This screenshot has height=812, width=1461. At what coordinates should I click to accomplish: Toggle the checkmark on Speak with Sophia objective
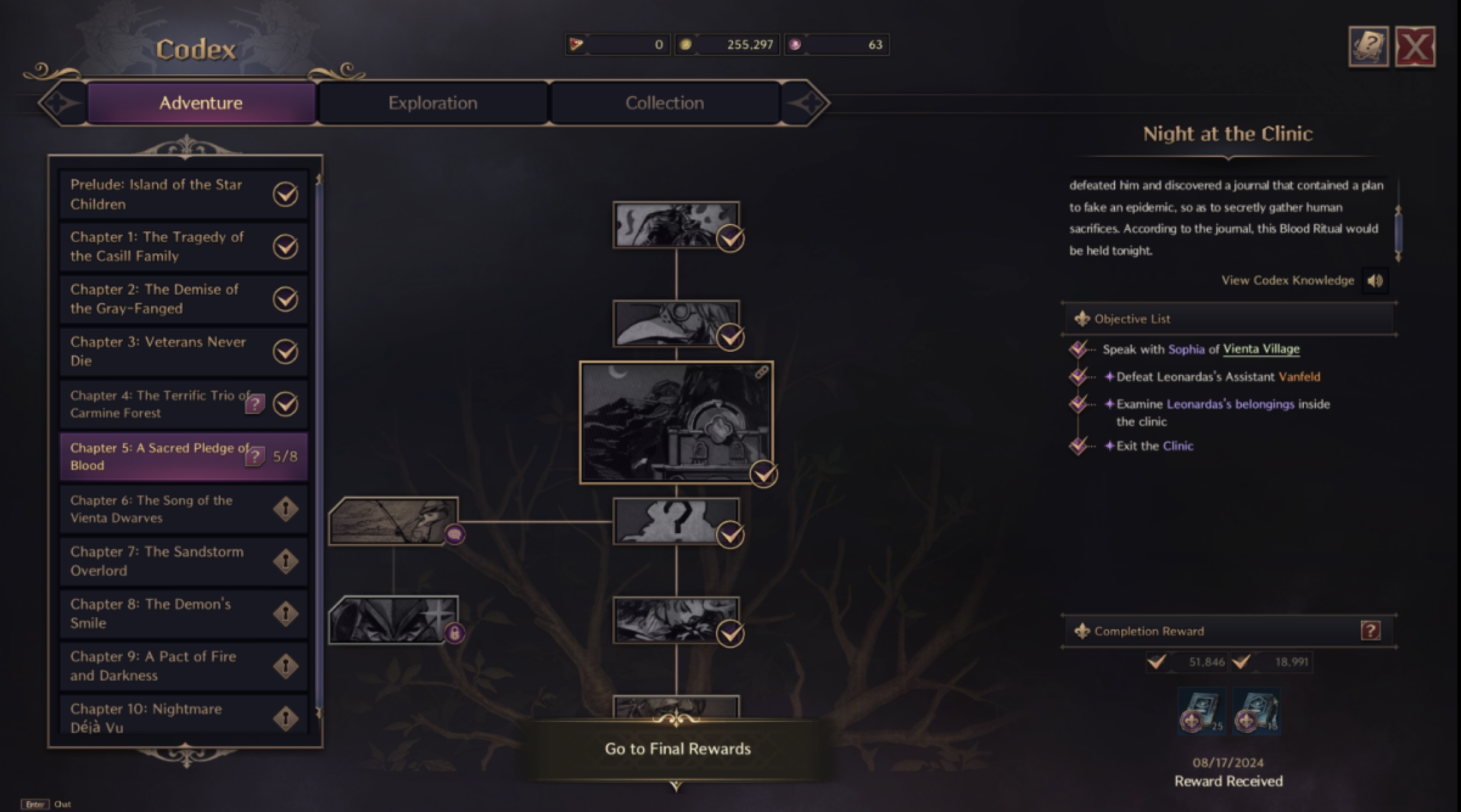pos(1077,350)
